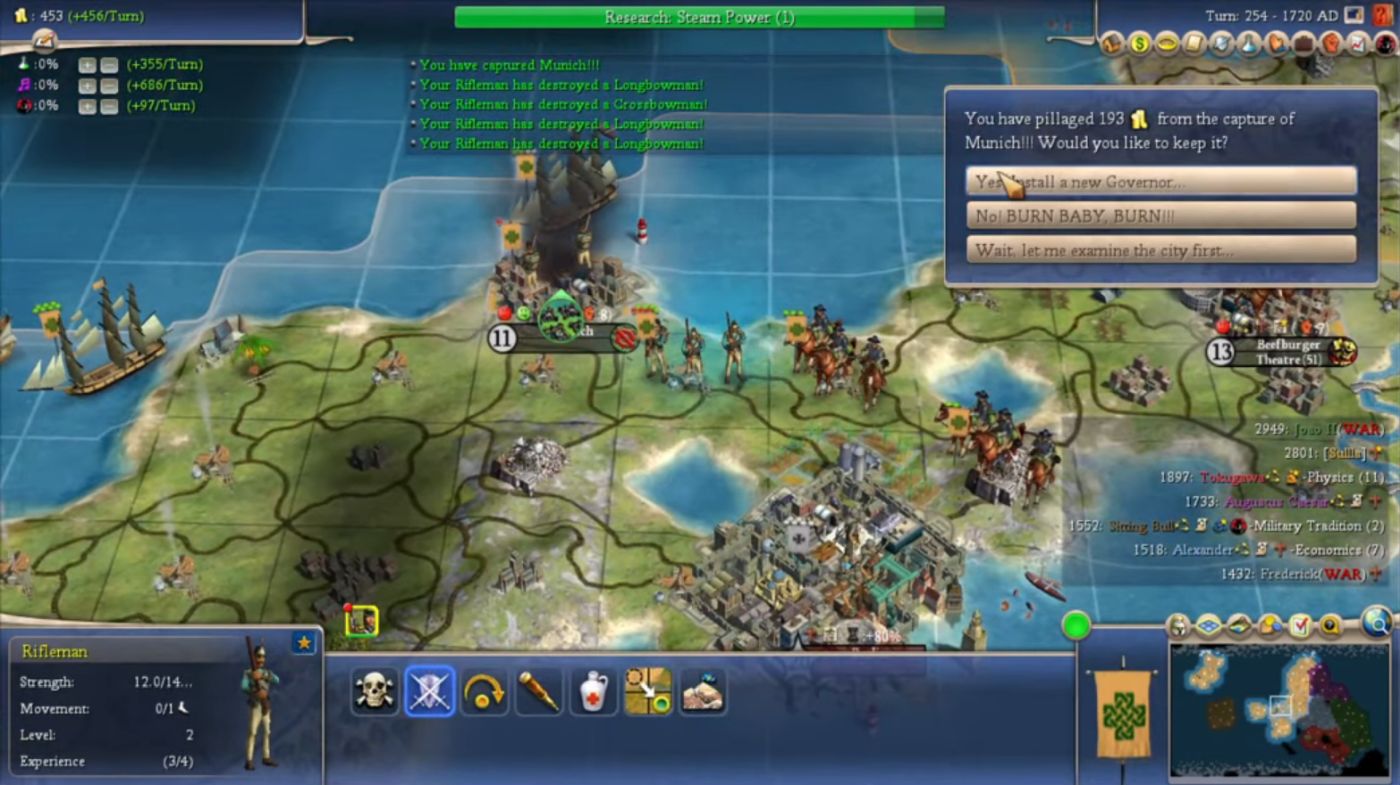
Task: Click the minimap world view
Action: (1280, 708)
